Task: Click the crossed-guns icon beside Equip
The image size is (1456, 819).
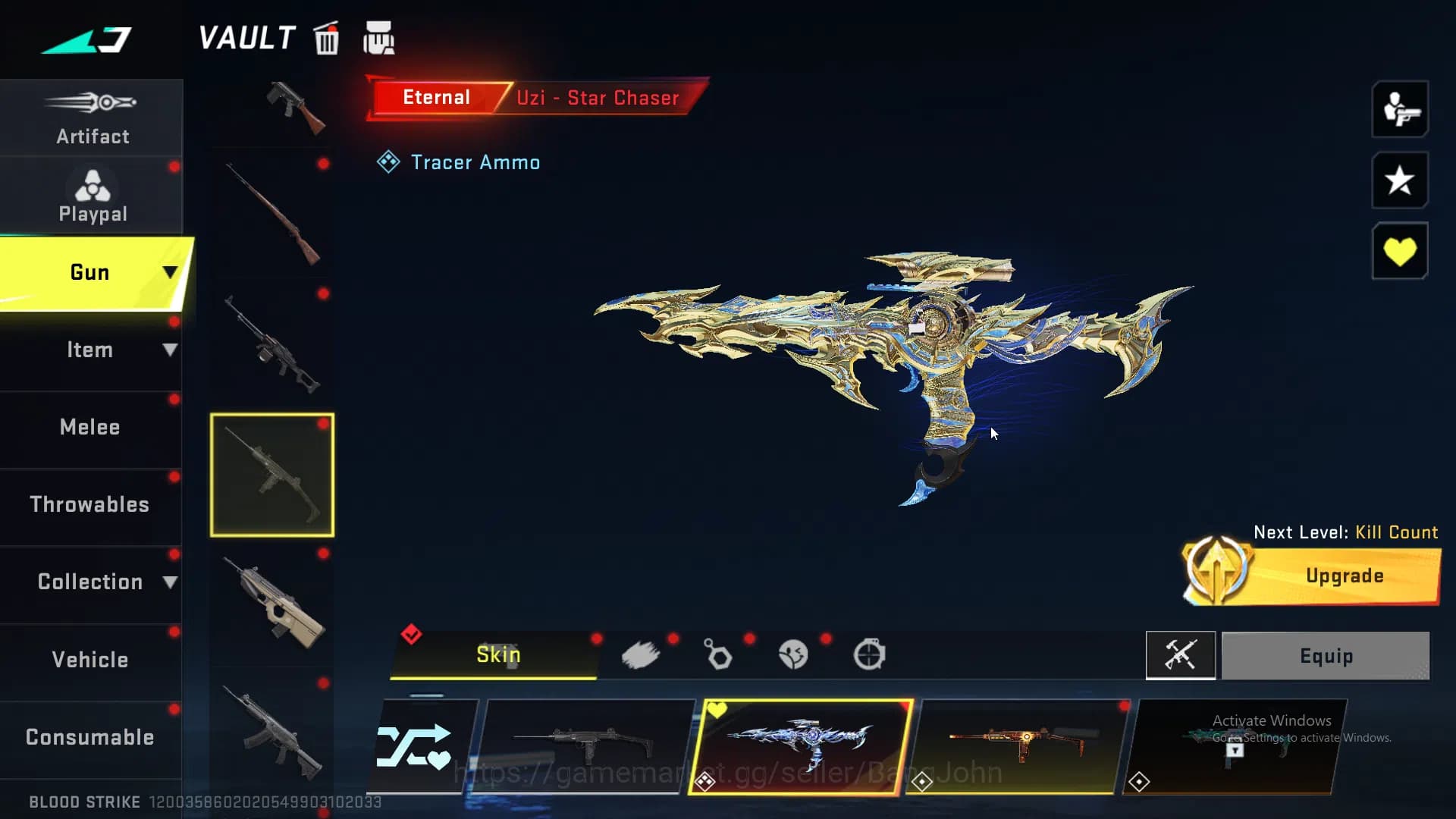Action: (x=1180, y=655)
